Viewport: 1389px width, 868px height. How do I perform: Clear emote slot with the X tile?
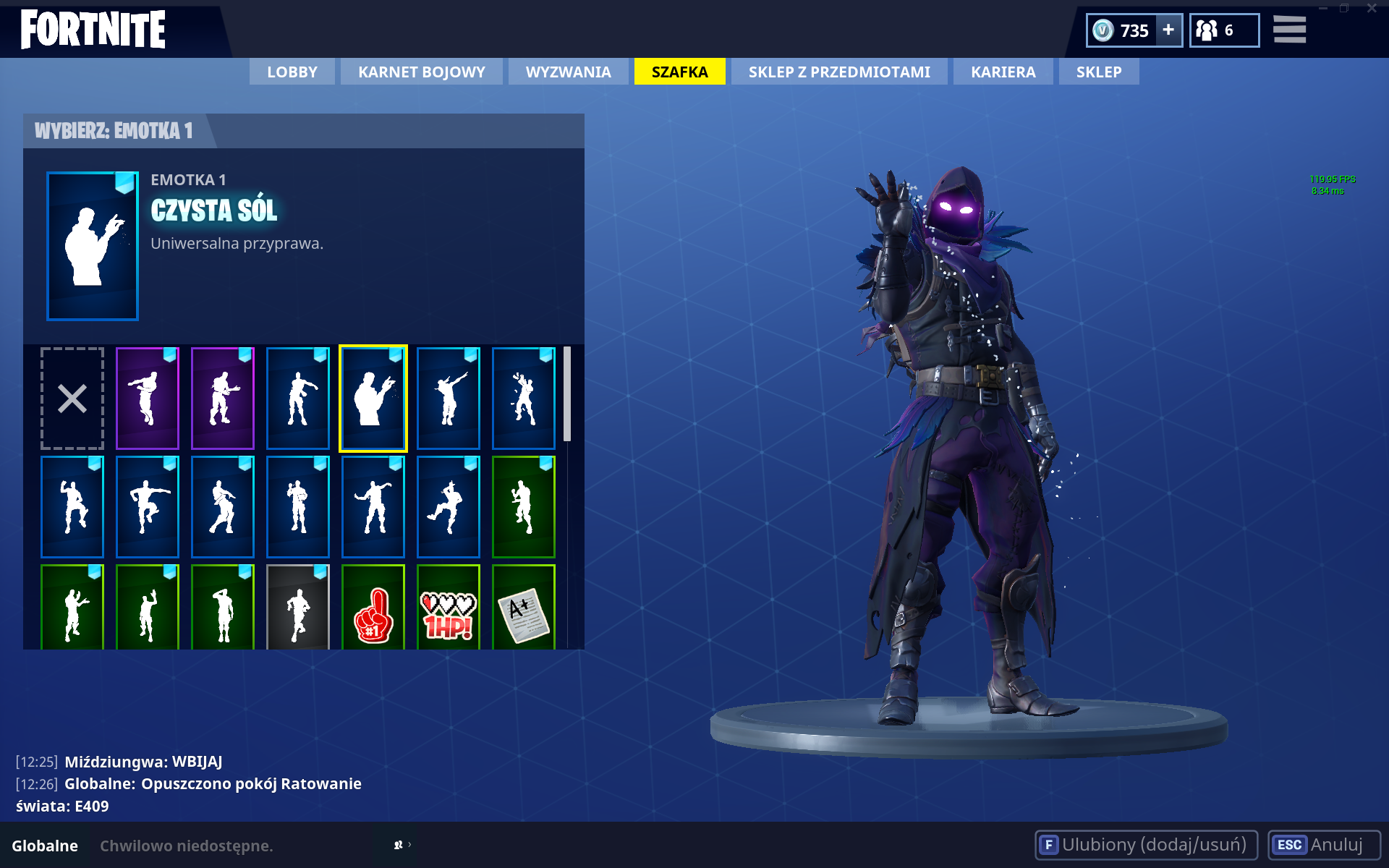[72, 399]
